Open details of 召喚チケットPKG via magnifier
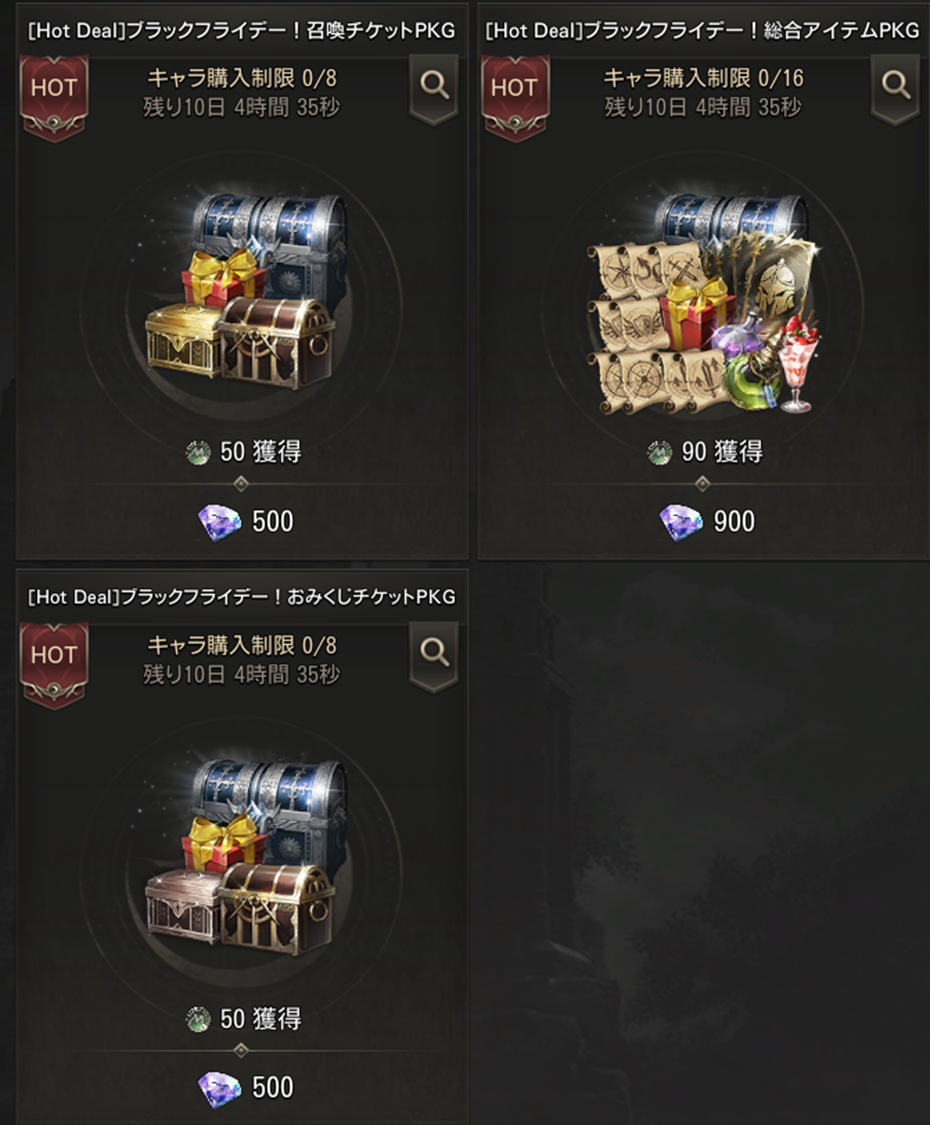 click(x=434, y=87)
